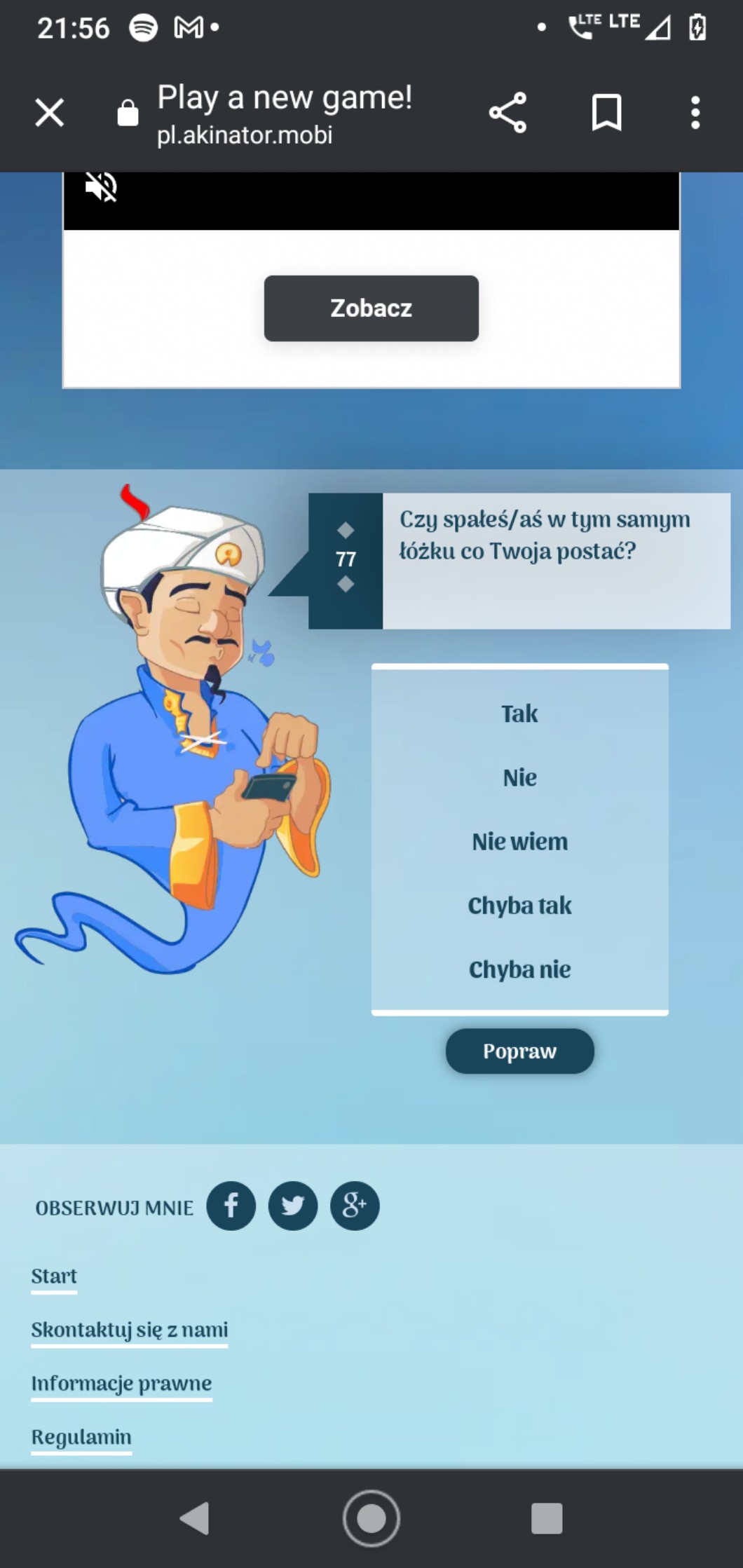Screen dimensions: 743x1568
Task: Answer with "Chyba nie"
Action: click(519, 969)
